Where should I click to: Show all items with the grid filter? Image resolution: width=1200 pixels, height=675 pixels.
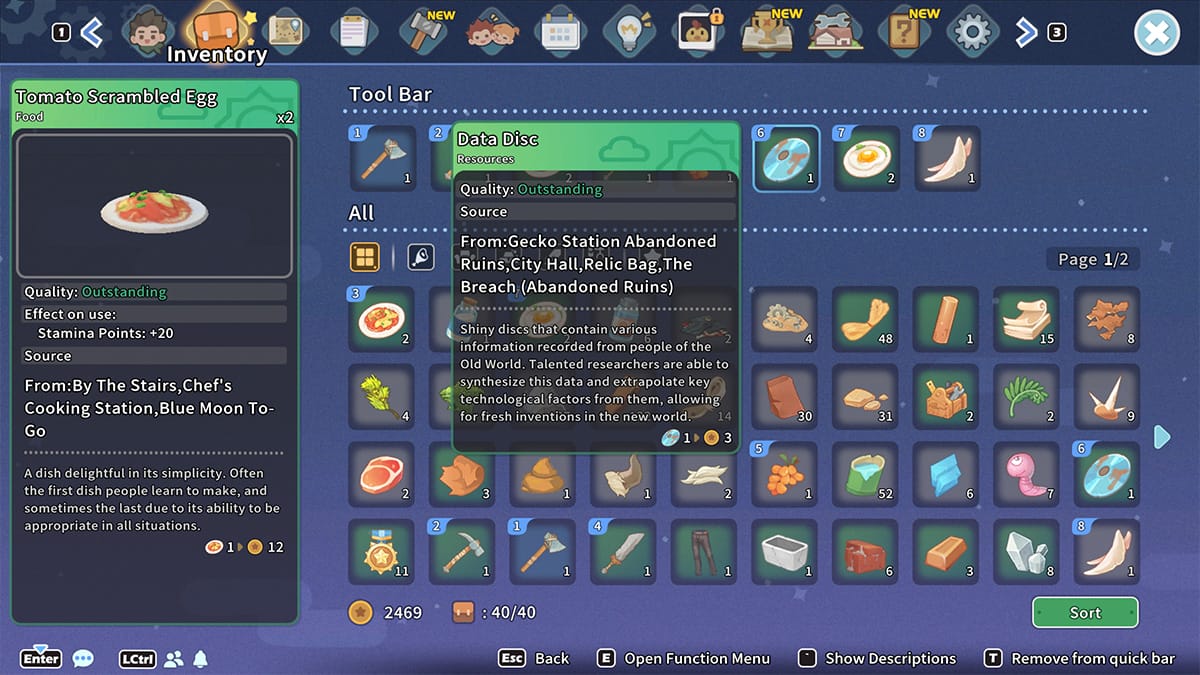[x=365, y=258]
